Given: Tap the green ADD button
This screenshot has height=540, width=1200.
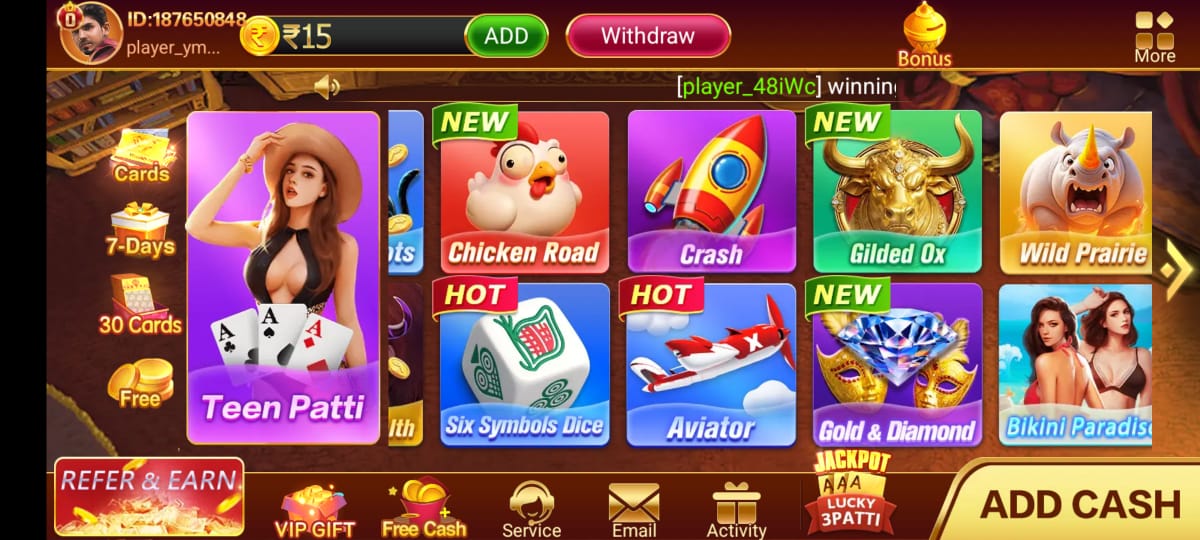Looking at the screenshot, I should click(x=506, y=36).
